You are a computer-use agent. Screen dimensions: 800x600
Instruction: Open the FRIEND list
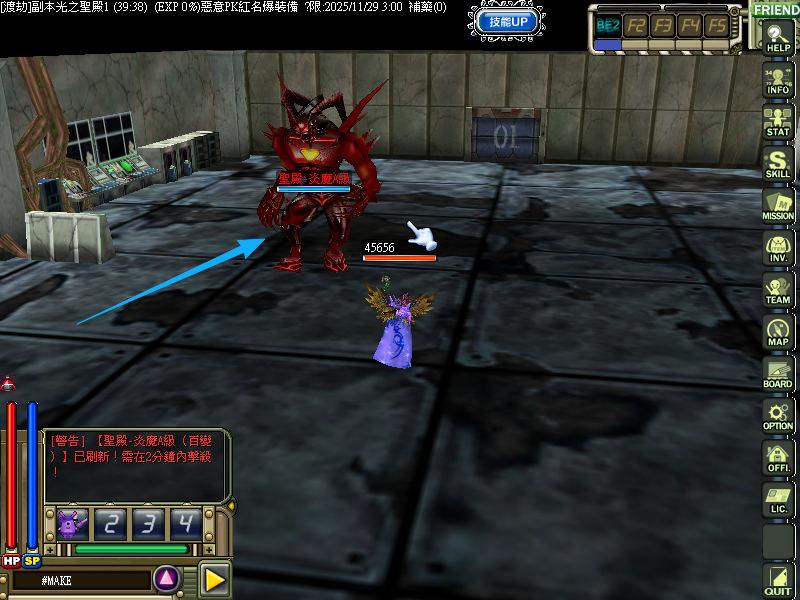tap(776, 9)
